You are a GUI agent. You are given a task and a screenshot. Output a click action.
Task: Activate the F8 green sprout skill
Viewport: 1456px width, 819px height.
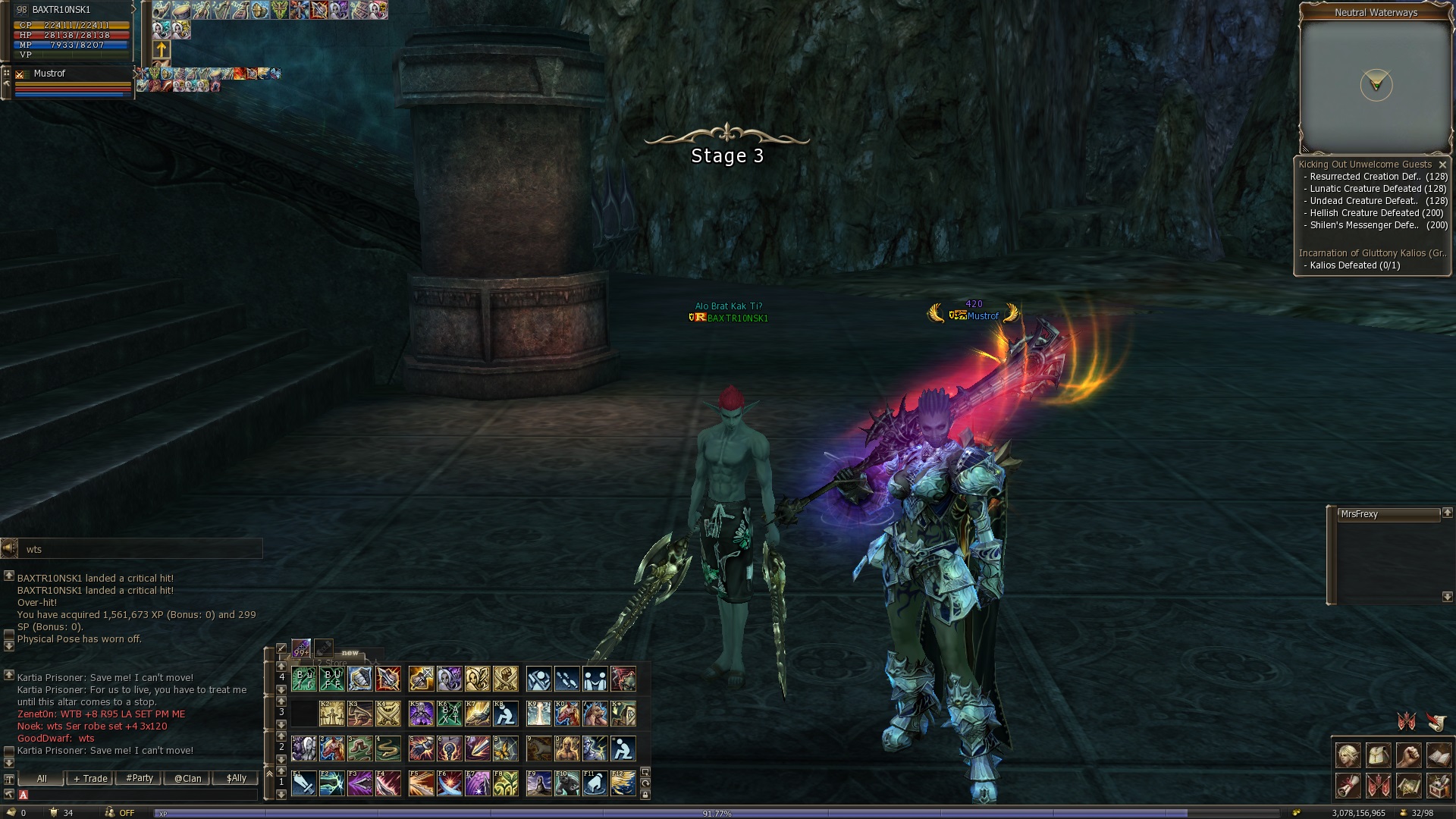(x=506, y=783)
